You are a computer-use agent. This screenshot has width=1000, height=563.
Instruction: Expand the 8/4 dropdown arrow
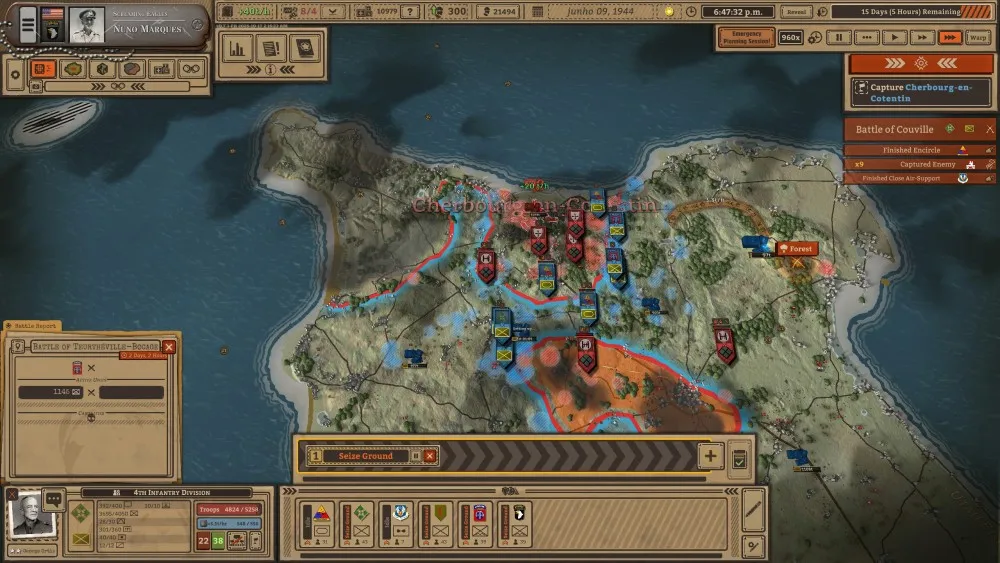tap(334, 12)
